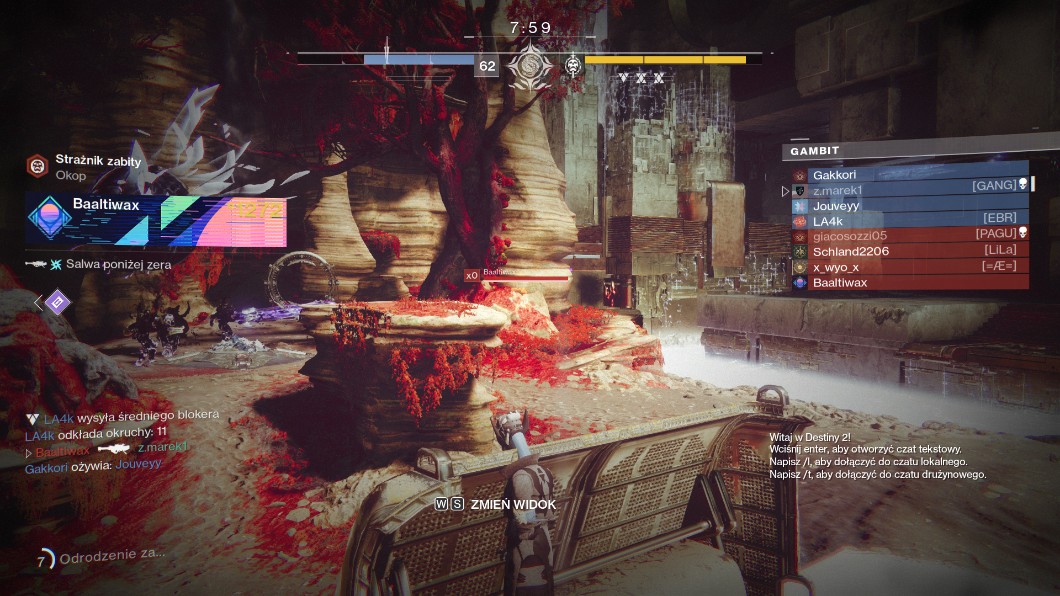Image resolution: width=1060 pixels, height=596 pixels.
Task: Select Baaltiwax at the roster bottom
Action: [x=908, y=283]
